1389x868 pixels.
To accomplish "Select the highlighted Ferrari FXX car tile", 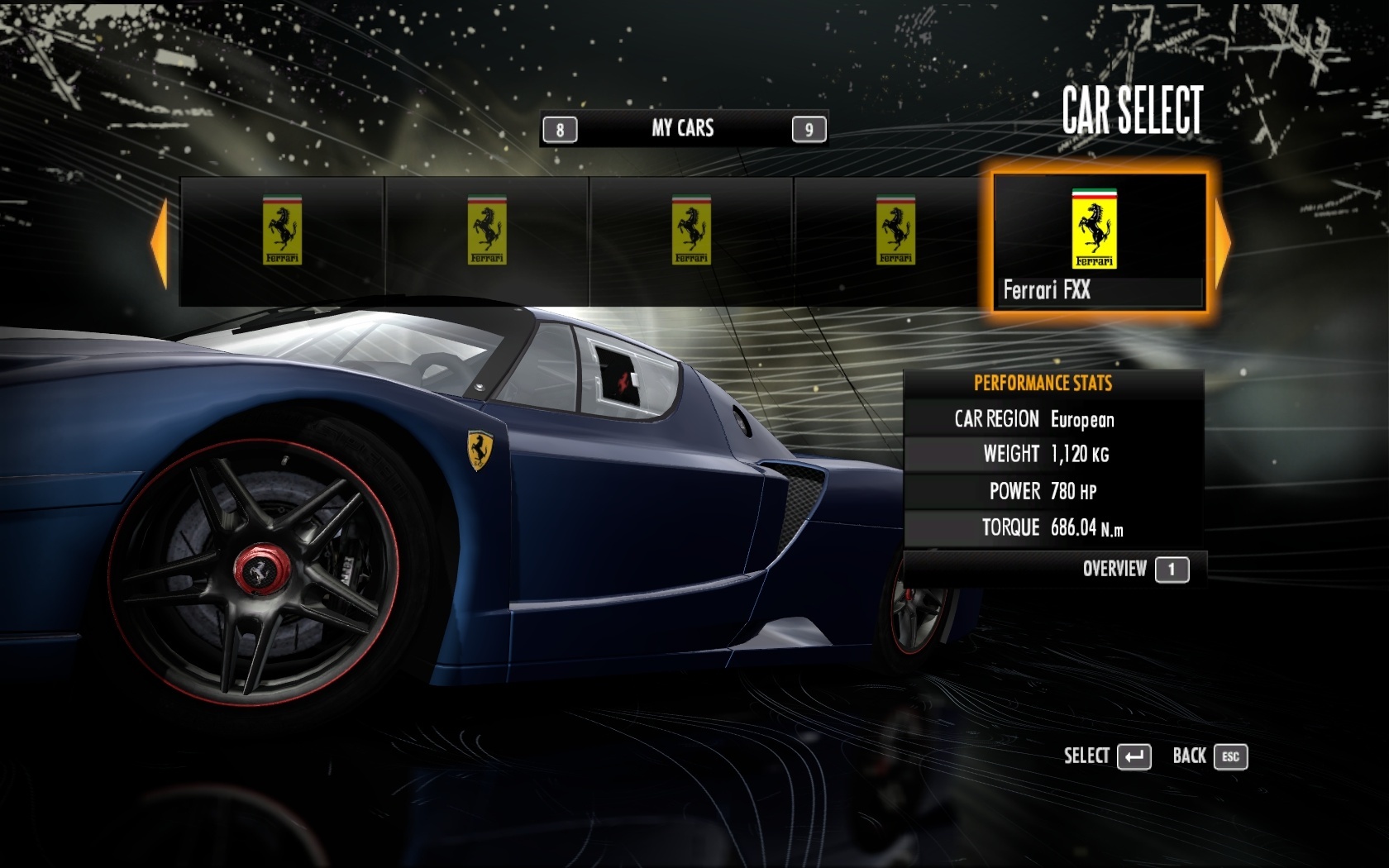I will tap(1099, 242).
